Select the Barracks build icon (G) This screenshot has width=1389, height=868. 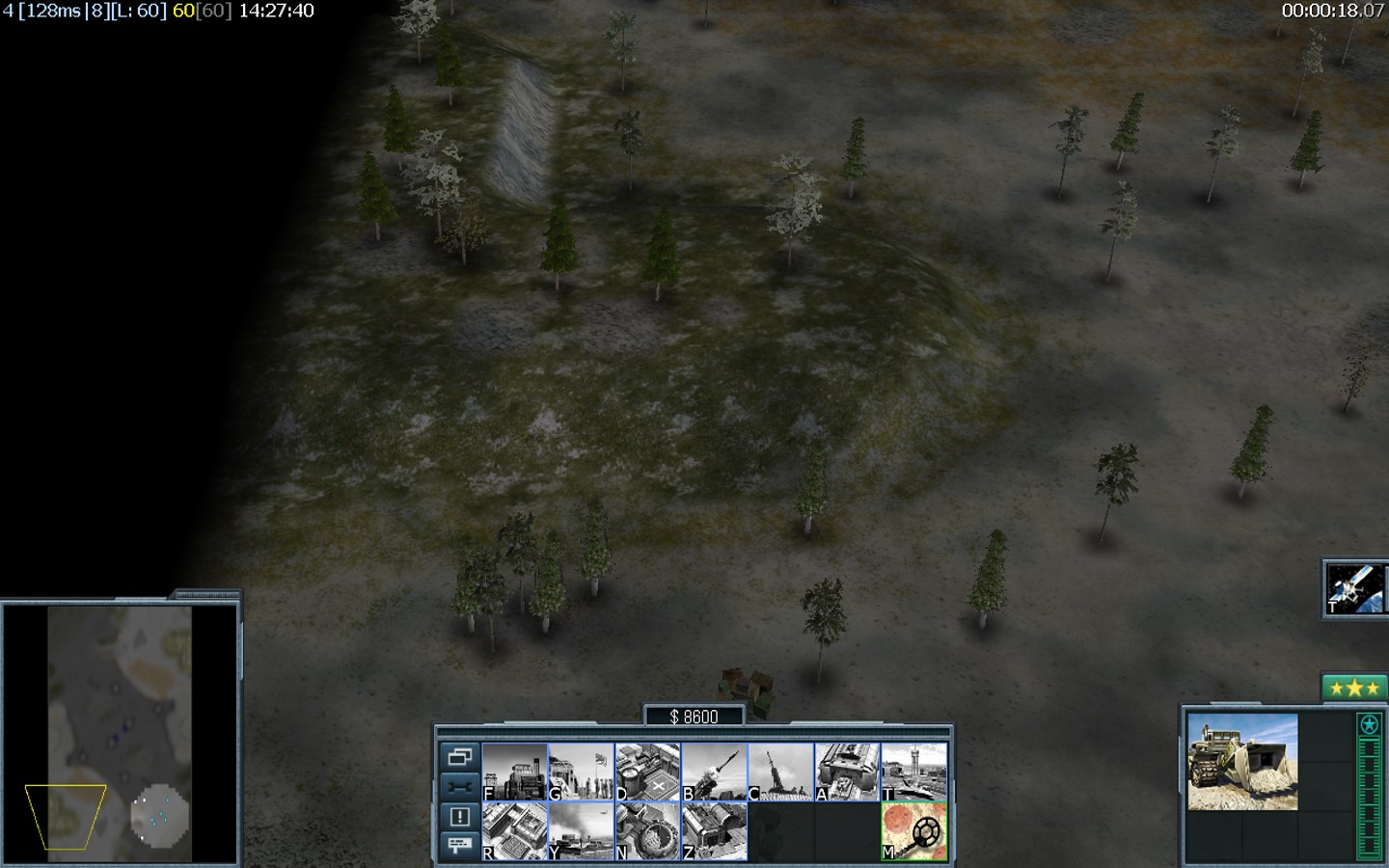(x=582, y=772)
